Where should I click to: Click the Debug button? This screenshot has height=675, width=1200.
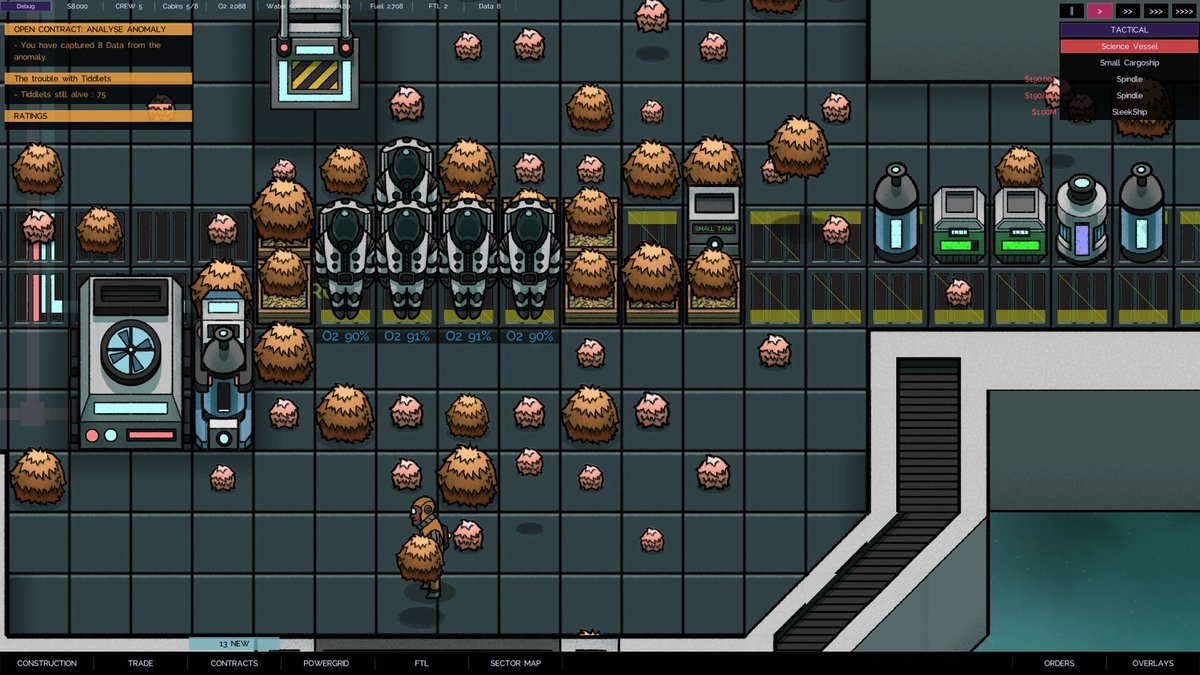(26, 6)
